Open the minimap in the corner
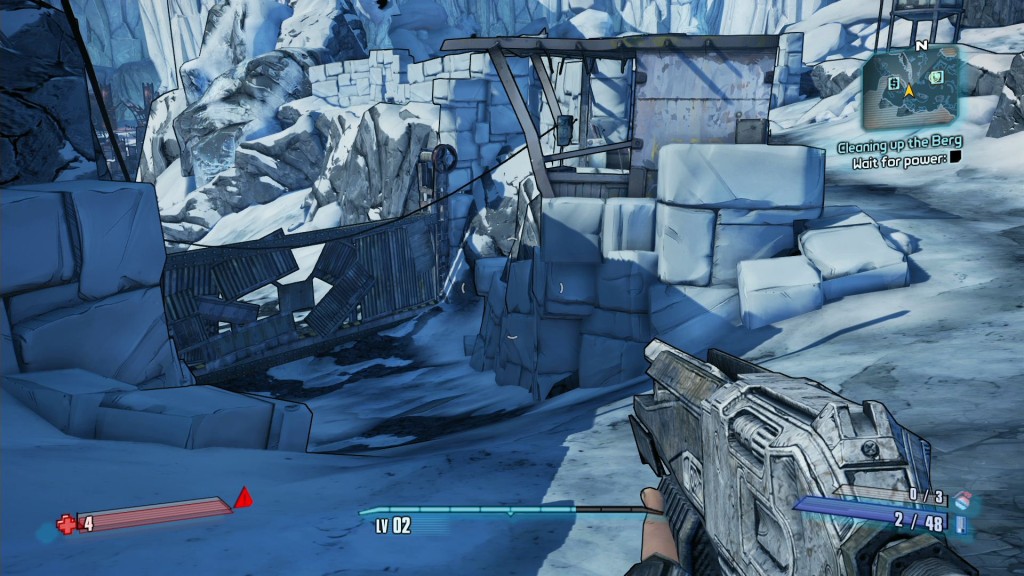This screenshot has width=1024, height=576. pyautogui.click(x=911, y=88)
